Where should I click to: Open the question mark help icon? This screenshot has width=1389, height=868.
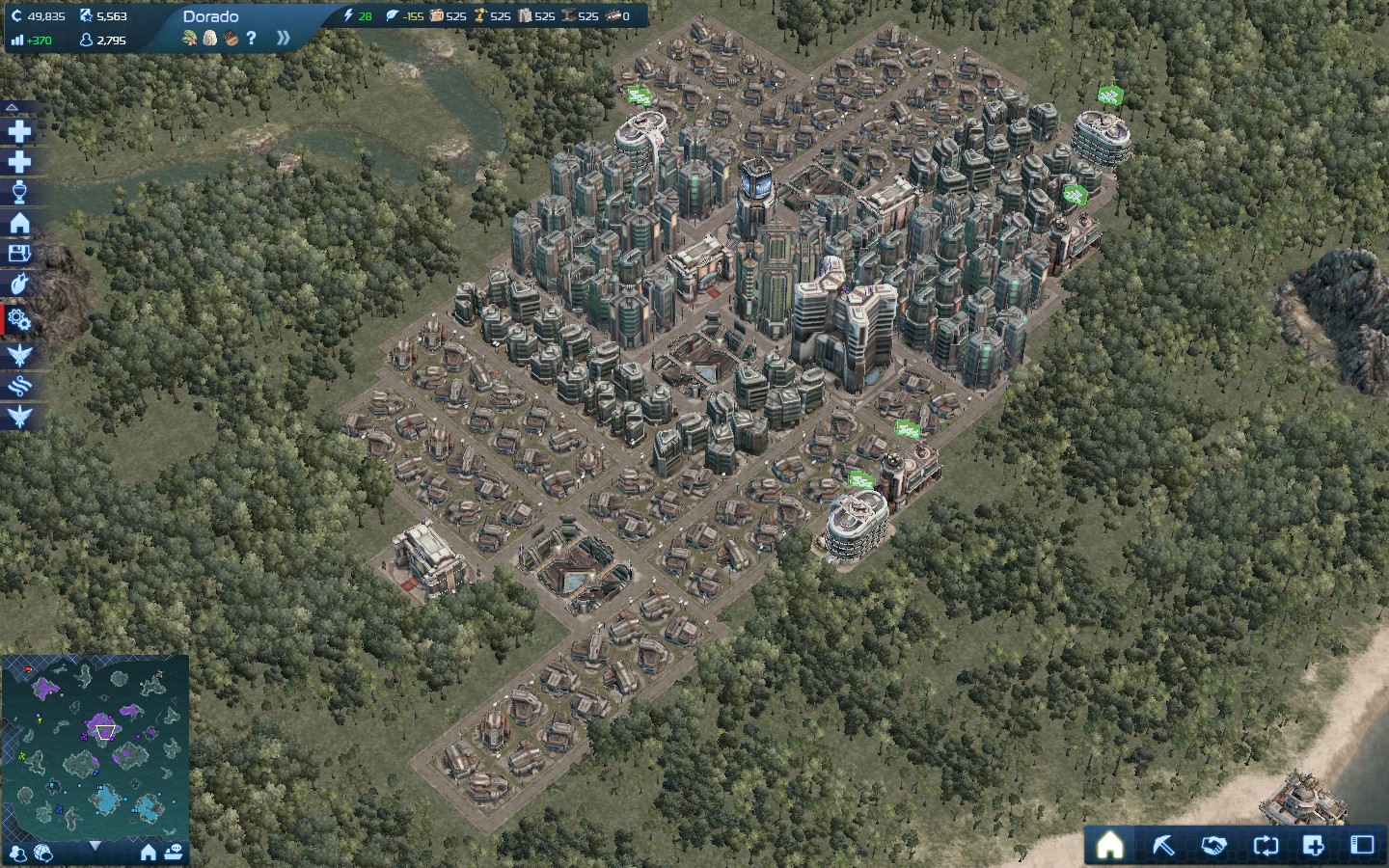coord(252,39)
